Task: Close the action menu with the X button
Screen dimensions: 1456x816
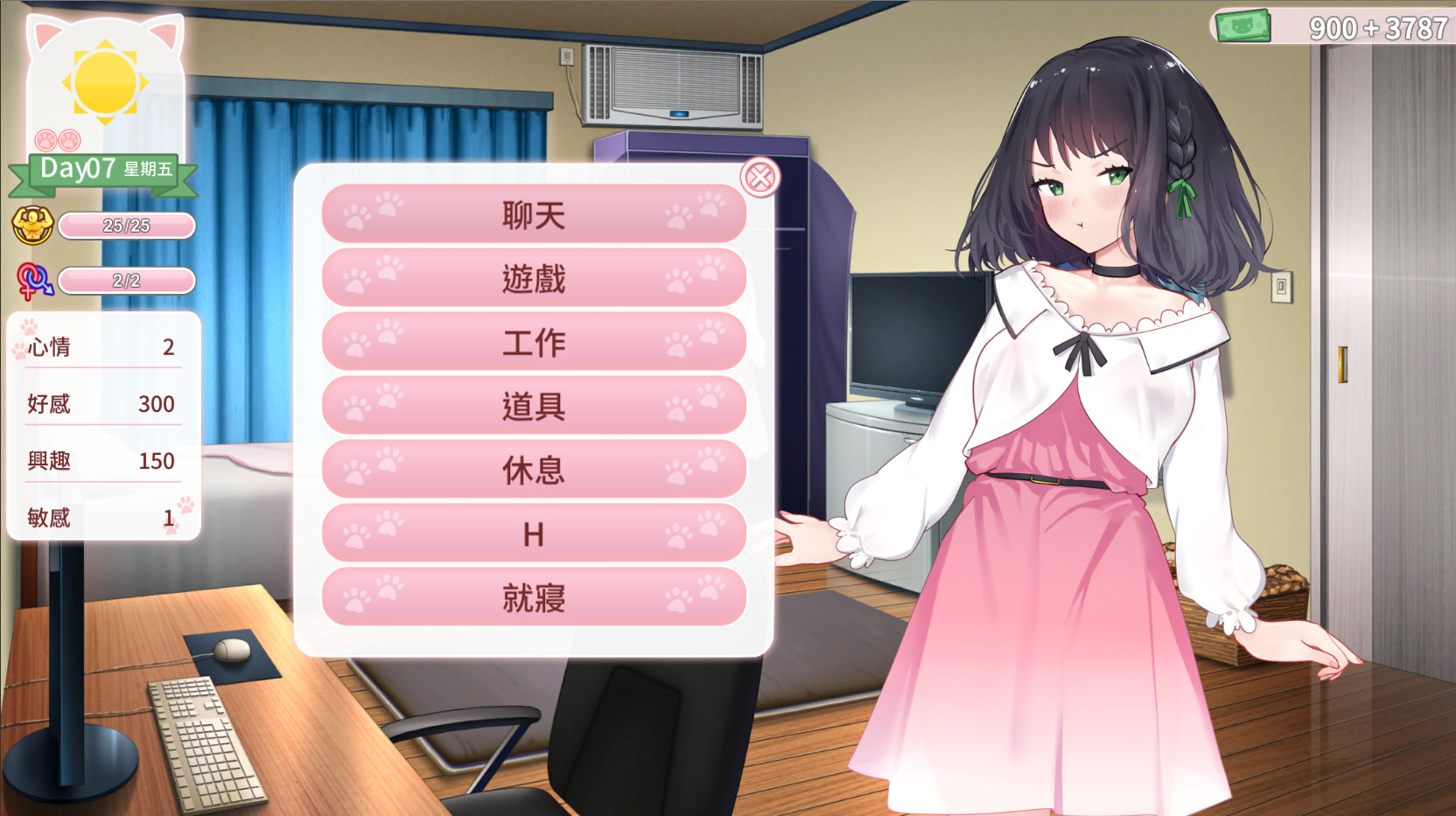Action: point(760,178)
